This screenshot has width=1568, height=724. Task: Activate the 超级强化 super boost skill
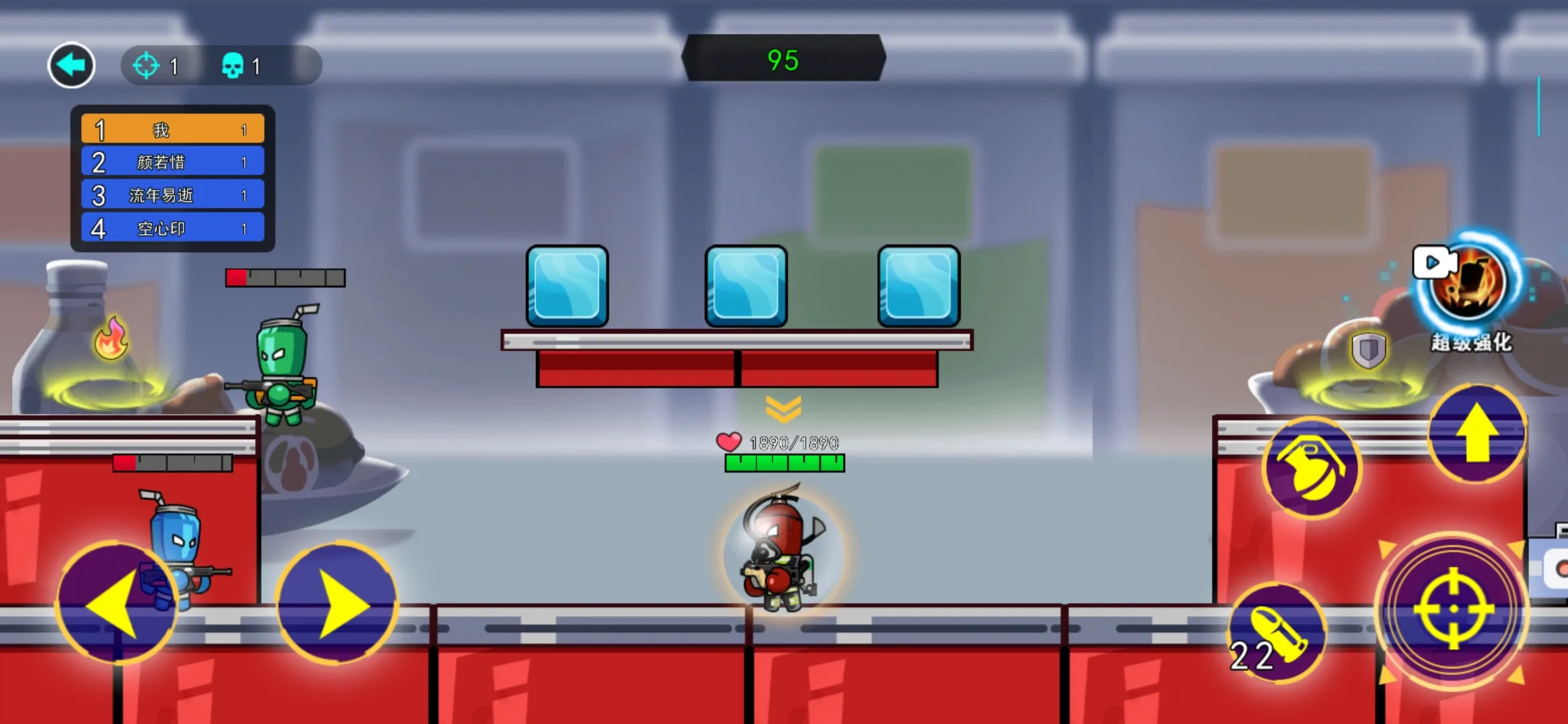pos(1467,283)
